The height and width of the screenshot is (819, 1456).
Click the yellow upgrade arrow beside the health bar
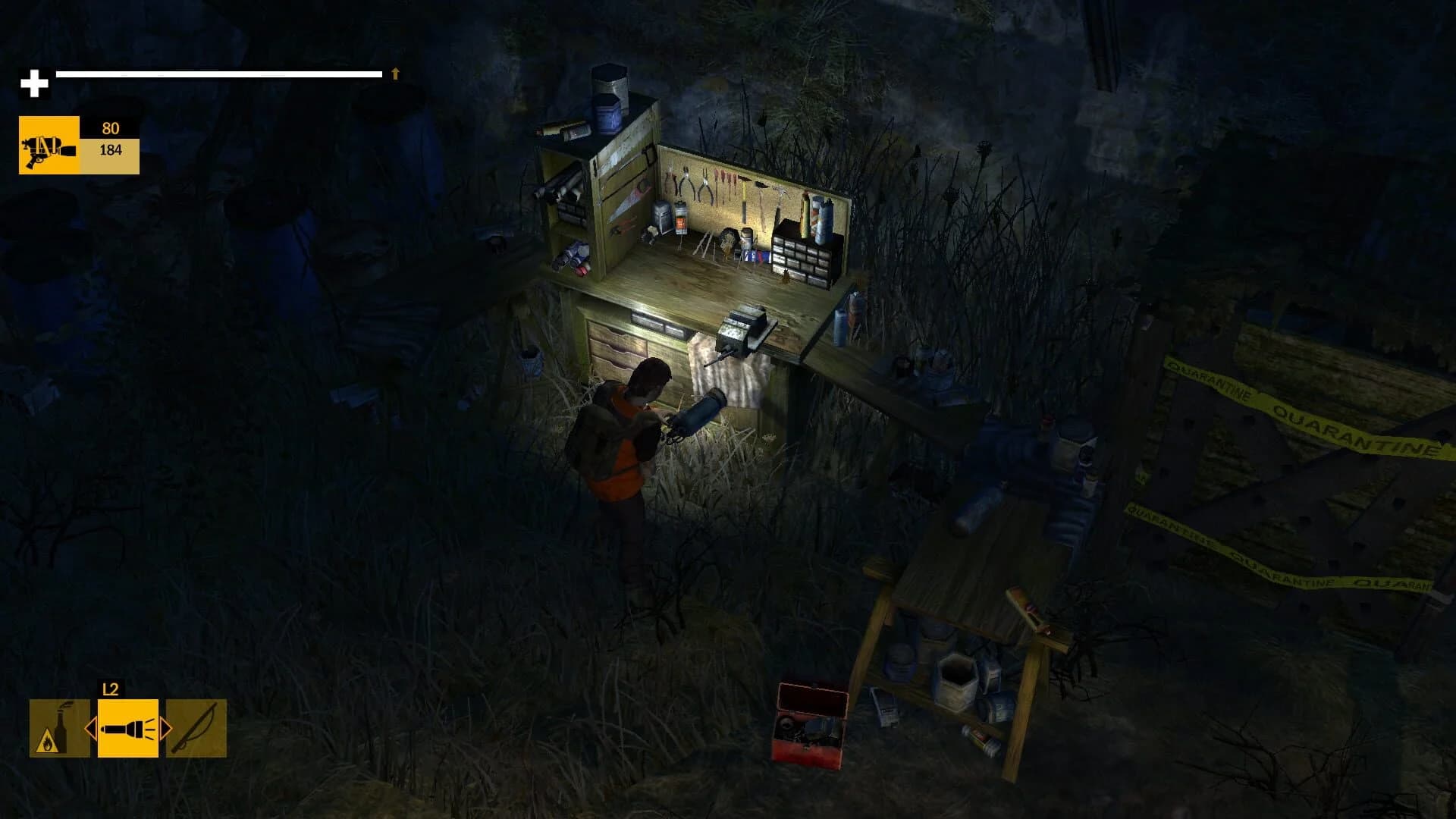394,74
